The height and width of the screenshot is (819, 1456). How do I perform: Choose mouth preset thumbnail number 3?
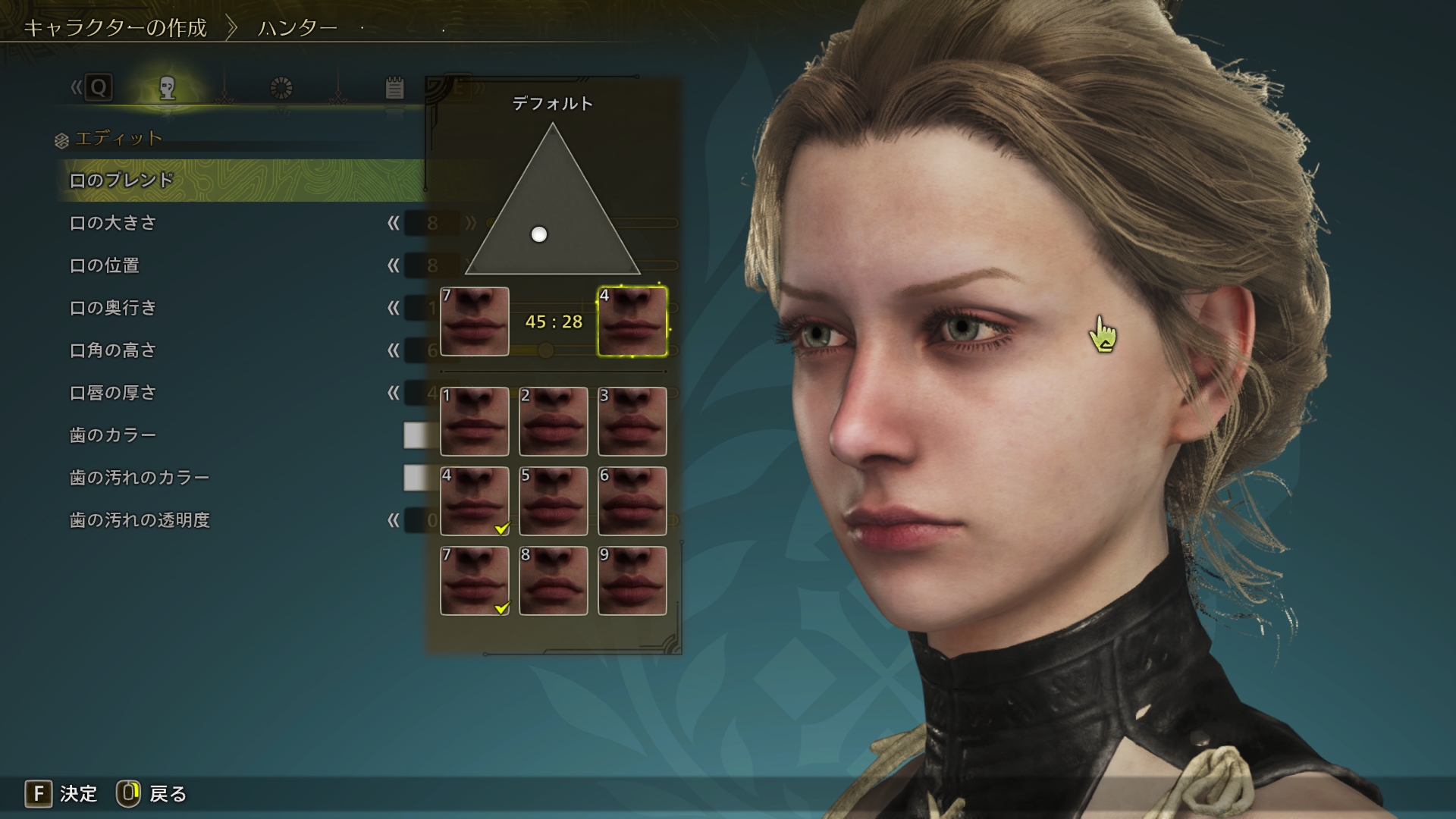[x=632, y=422]
